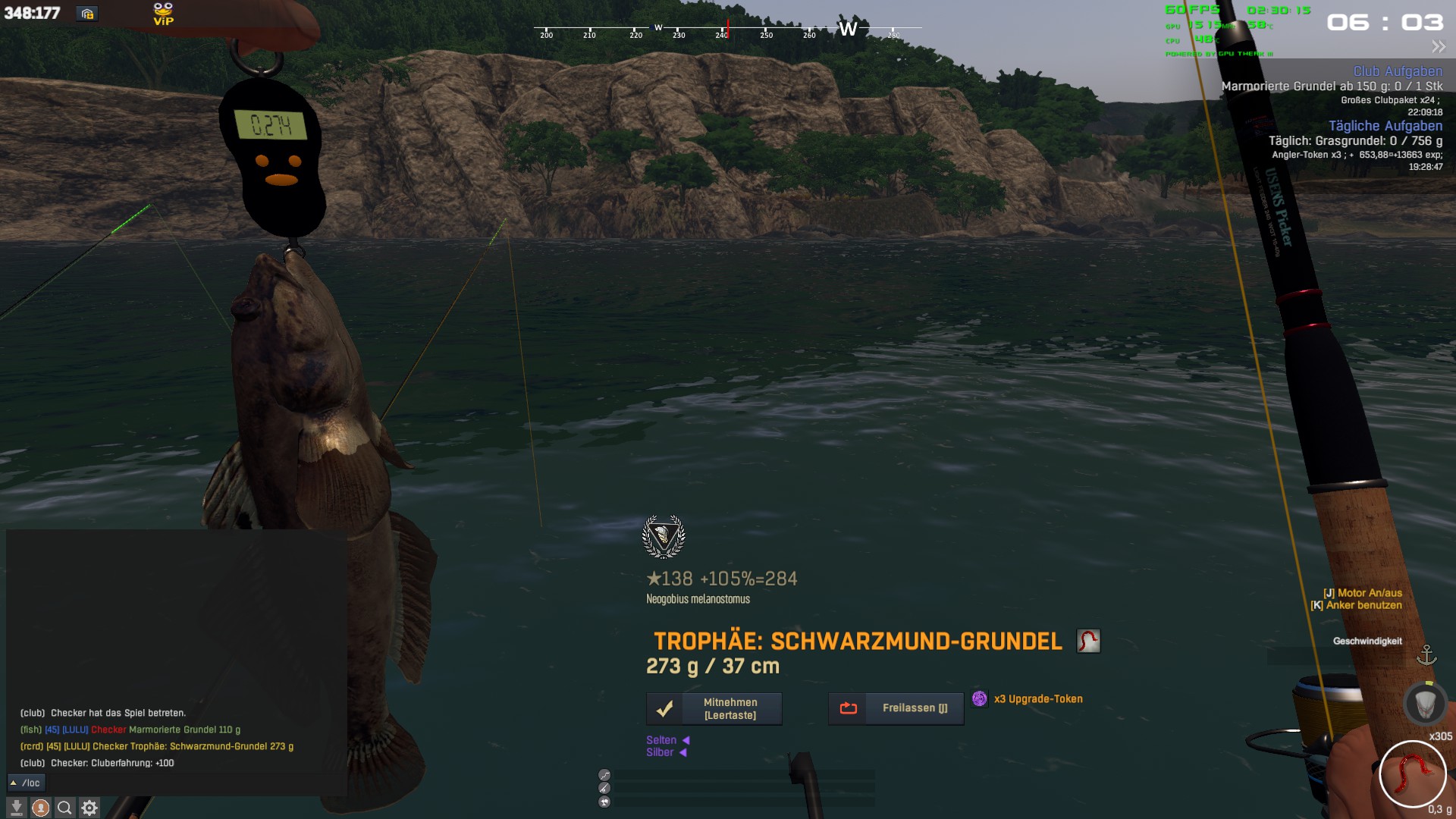
Task: Click the VIP duck icon
Action: point(163,14)
